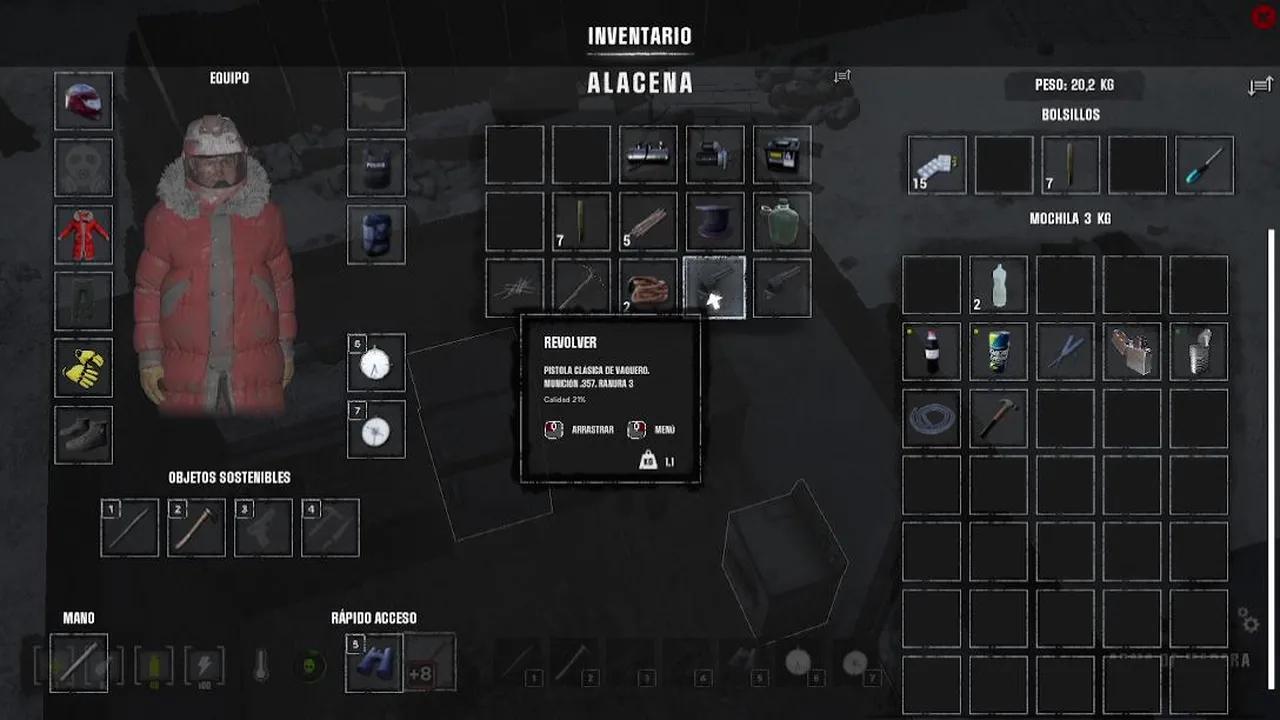Take the car battery from the cupboard
Image resolution: width=1280 pixels, height=720 pixels.
point(782,155)
